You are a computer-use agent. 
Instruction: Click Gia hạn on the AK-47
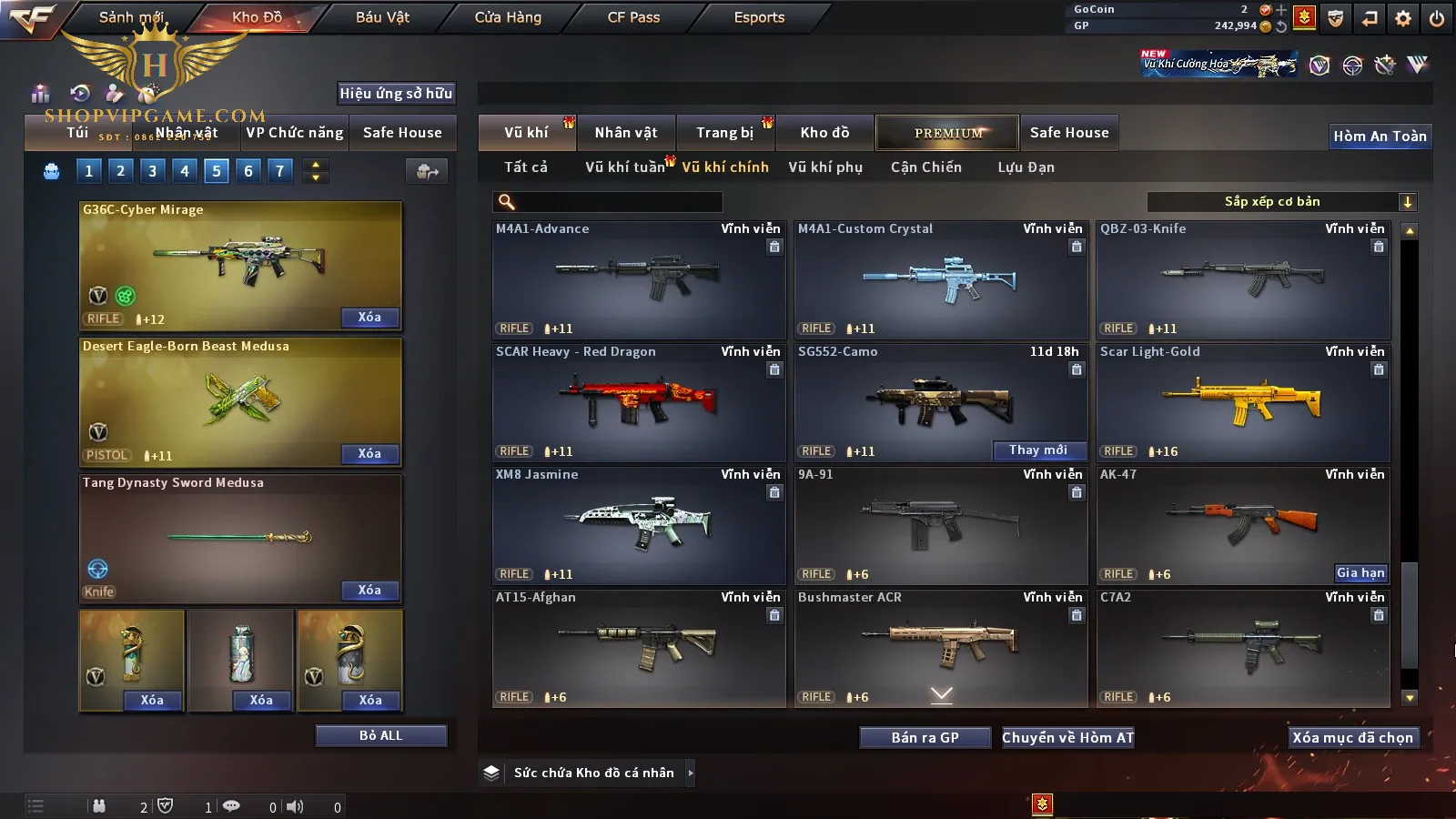[x=1360, y=573]
